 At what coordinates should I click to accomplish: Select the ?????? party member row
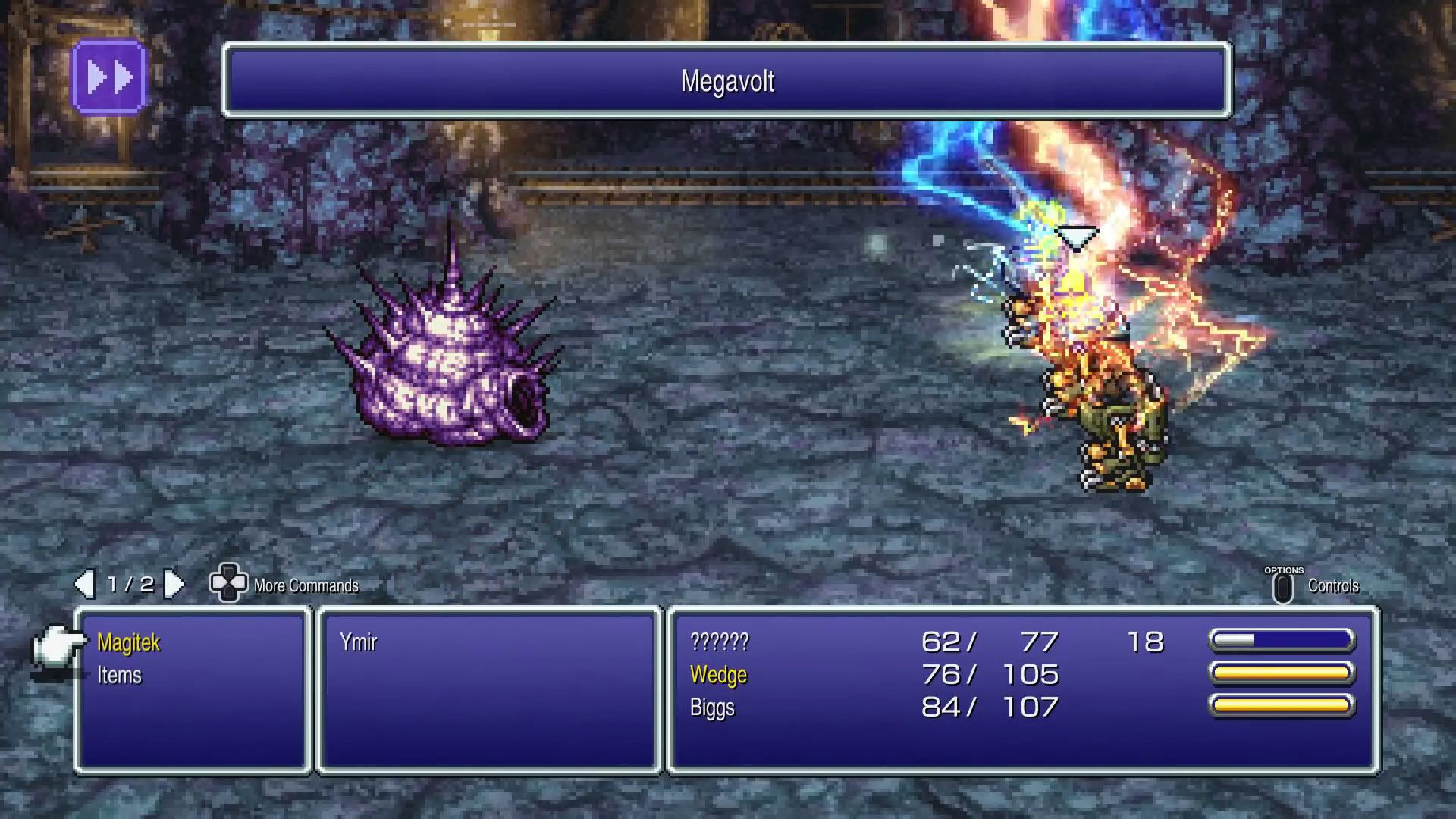pos(719,643)
